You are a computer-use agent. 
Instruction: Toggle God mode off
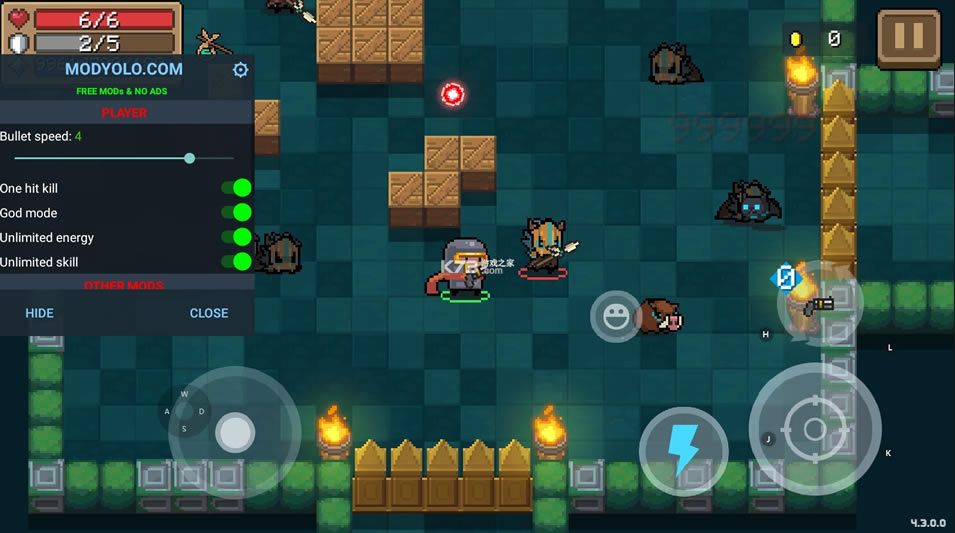[x=236, y=212]
